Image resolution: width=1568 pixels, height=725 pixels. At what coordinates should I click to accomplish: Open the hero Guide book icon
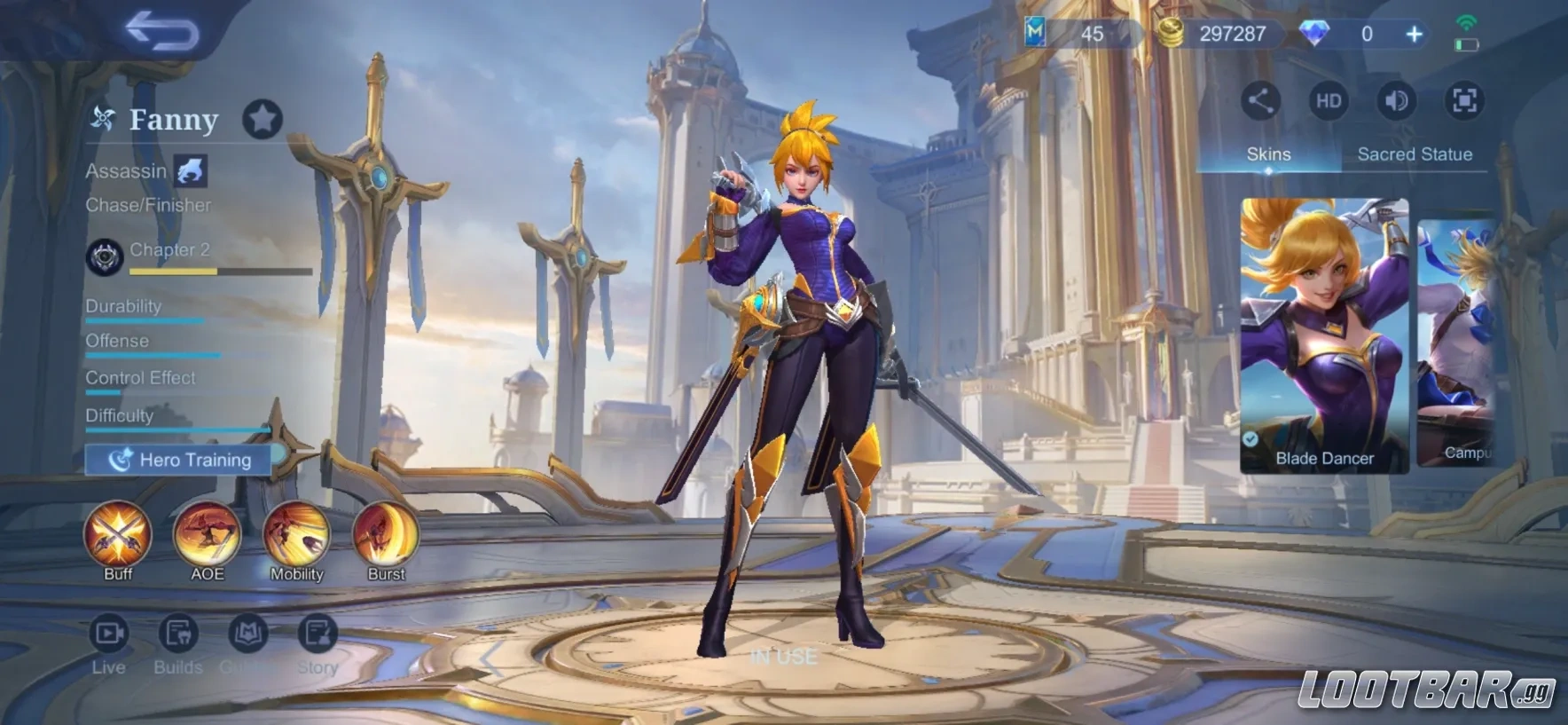[247, 634]
